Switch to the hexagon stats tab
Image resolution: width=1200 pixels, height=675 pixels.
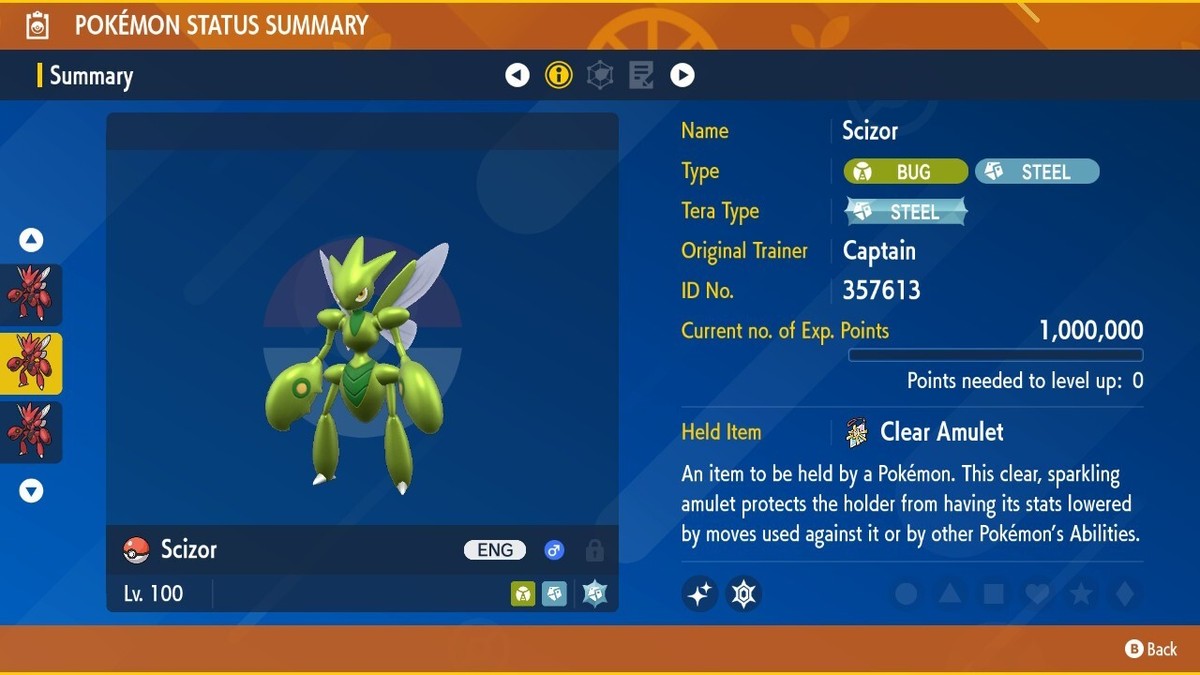point(600,75)
